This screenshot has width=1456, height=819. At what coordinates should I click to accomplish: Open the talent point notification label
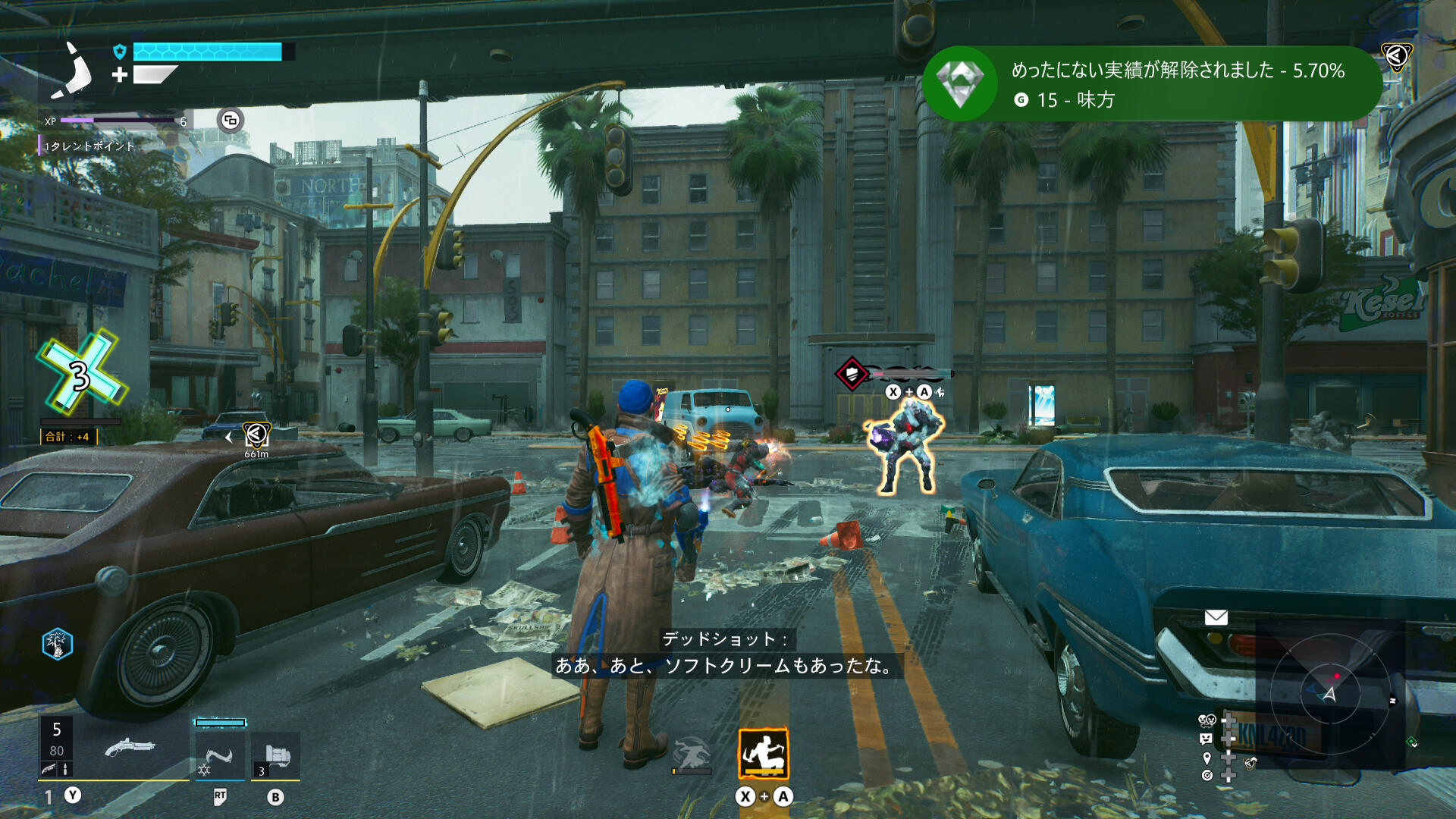[x=89, y=146]
